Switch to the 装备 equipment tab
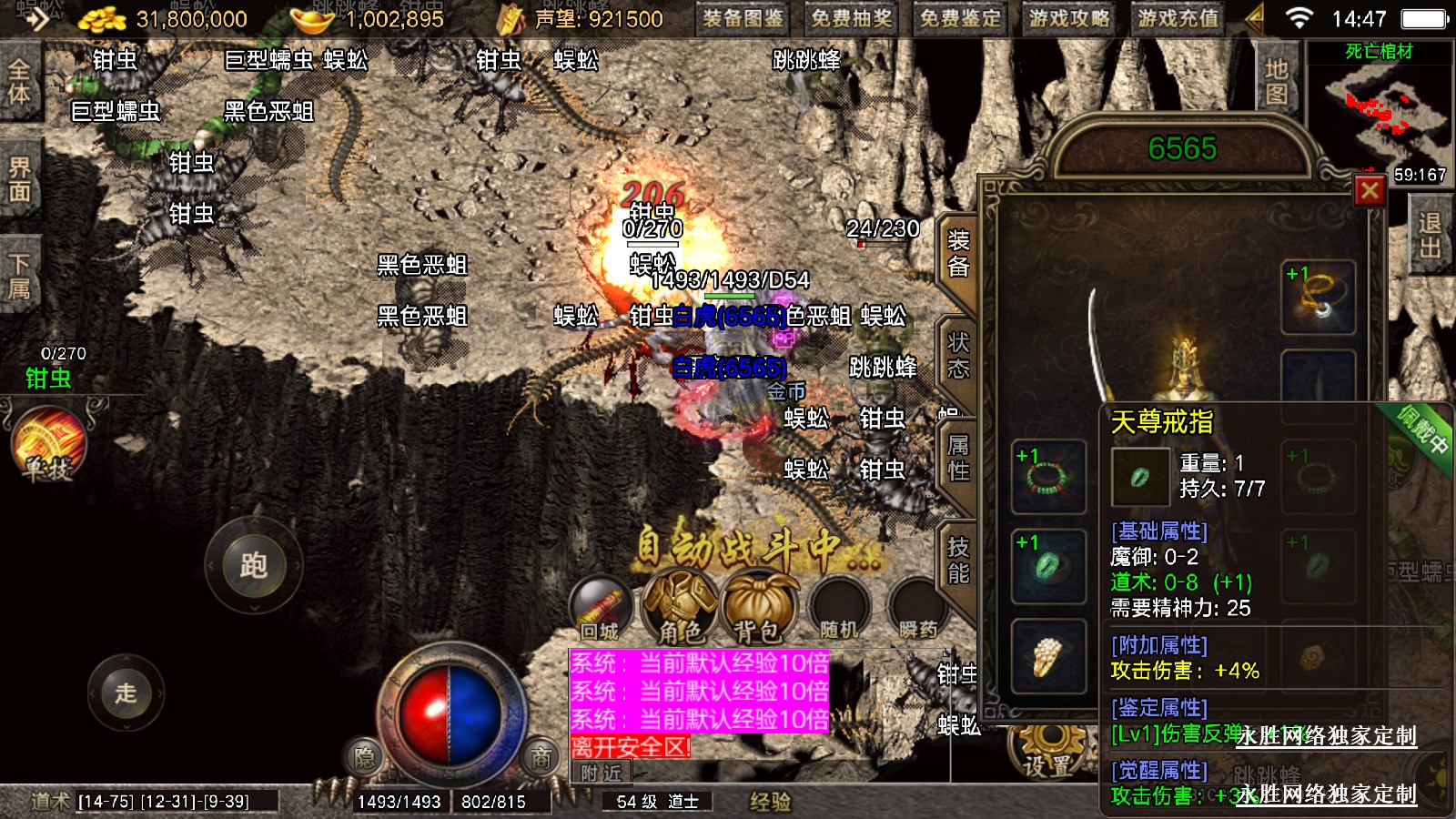This screenshot has width=1456, height=819. [x=958, y=254]
